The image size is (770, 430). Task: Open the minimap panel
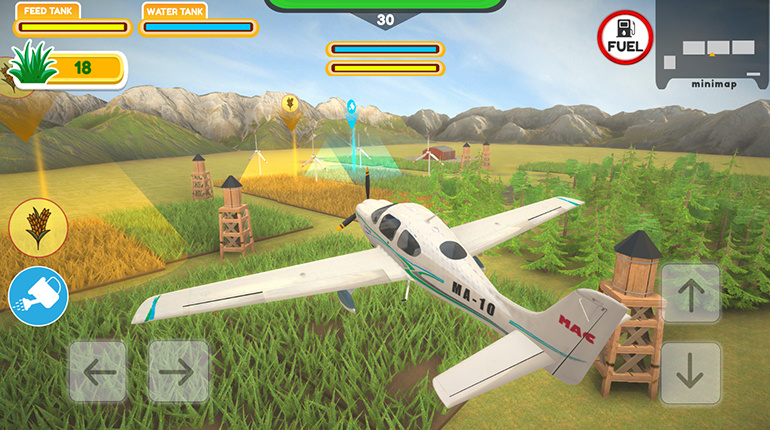pos(712,45)
